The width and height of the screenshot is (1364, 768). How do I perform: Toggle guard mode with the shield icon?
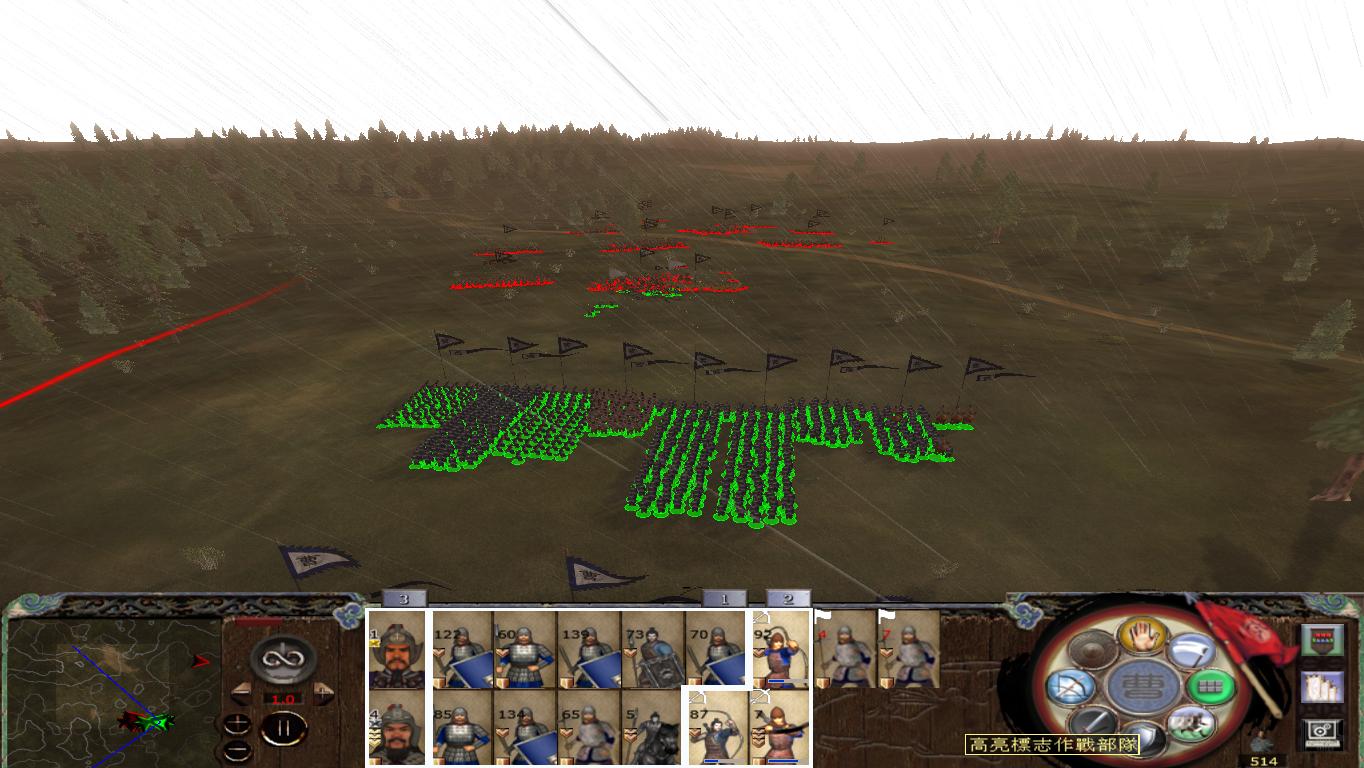1146,740
